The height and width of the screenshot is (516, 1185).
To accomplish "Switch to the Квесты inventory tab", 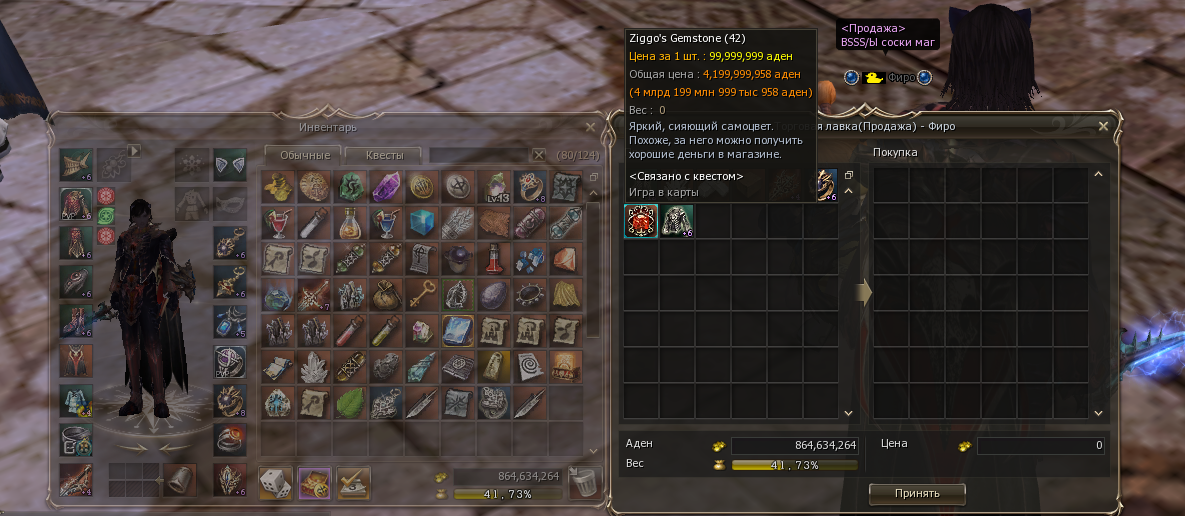I will point(384,155).
